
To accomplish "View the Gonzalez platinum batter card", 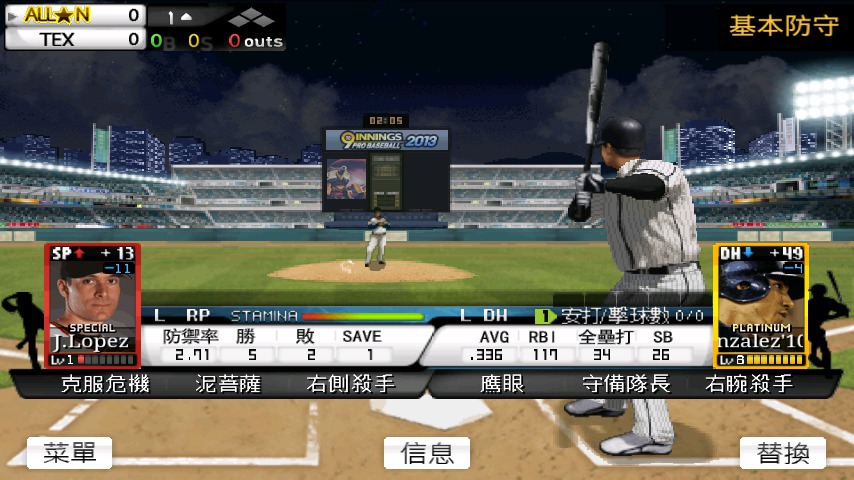I will pyautogui.click(x=760, y=305).
